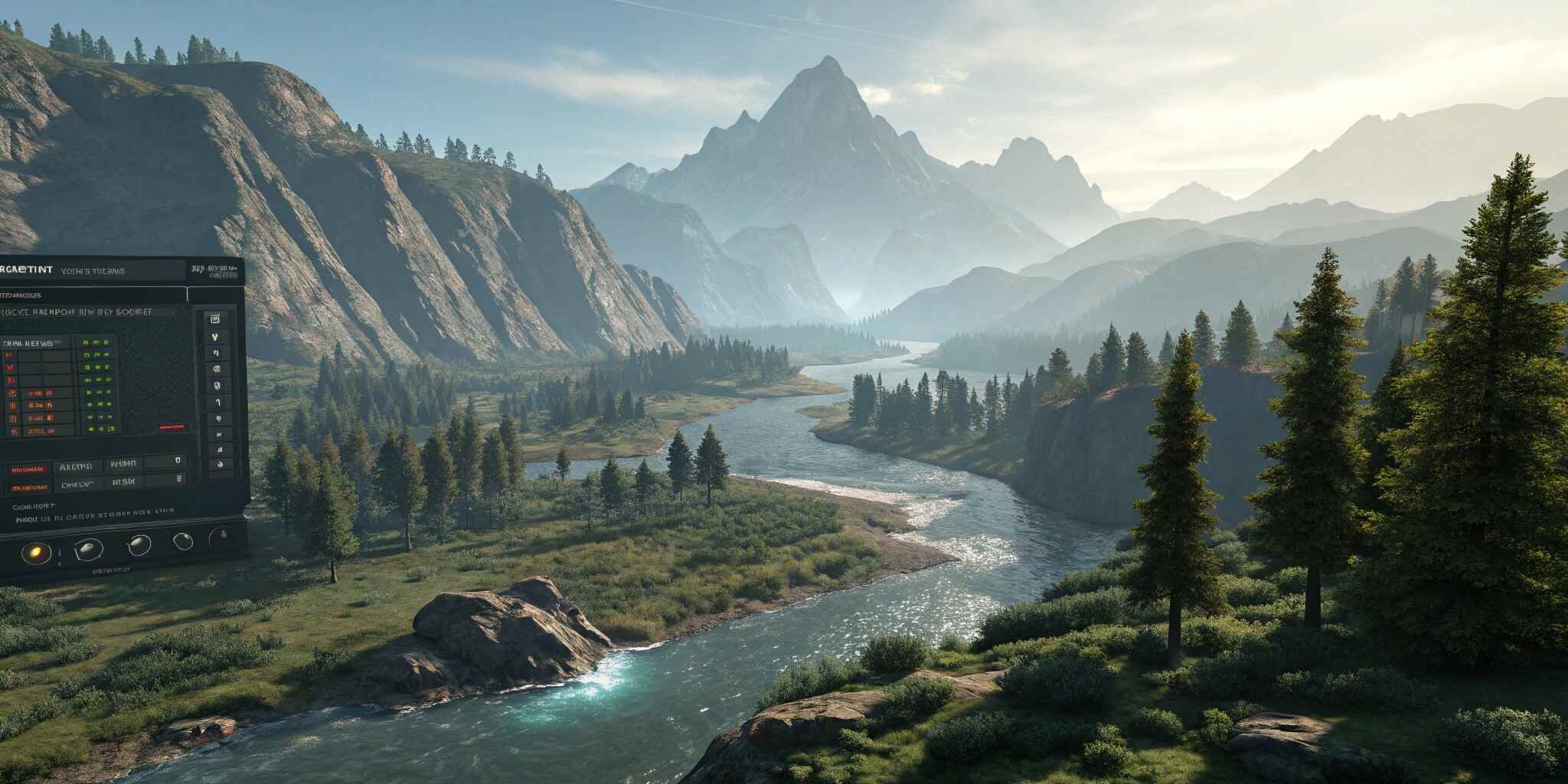Click the V-shaped icon in side column
This screenshot has height=784, width=1568.
pos(216,336)
